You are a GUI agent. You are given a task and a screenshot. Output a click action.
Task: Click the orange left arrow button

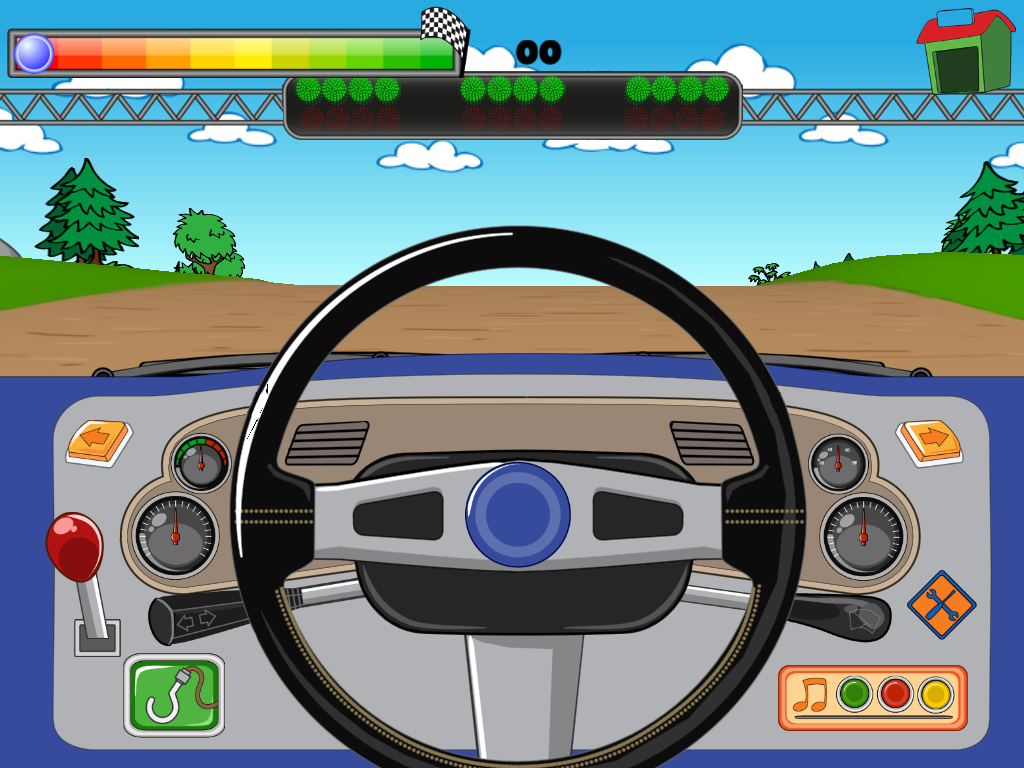click(98, 440)
